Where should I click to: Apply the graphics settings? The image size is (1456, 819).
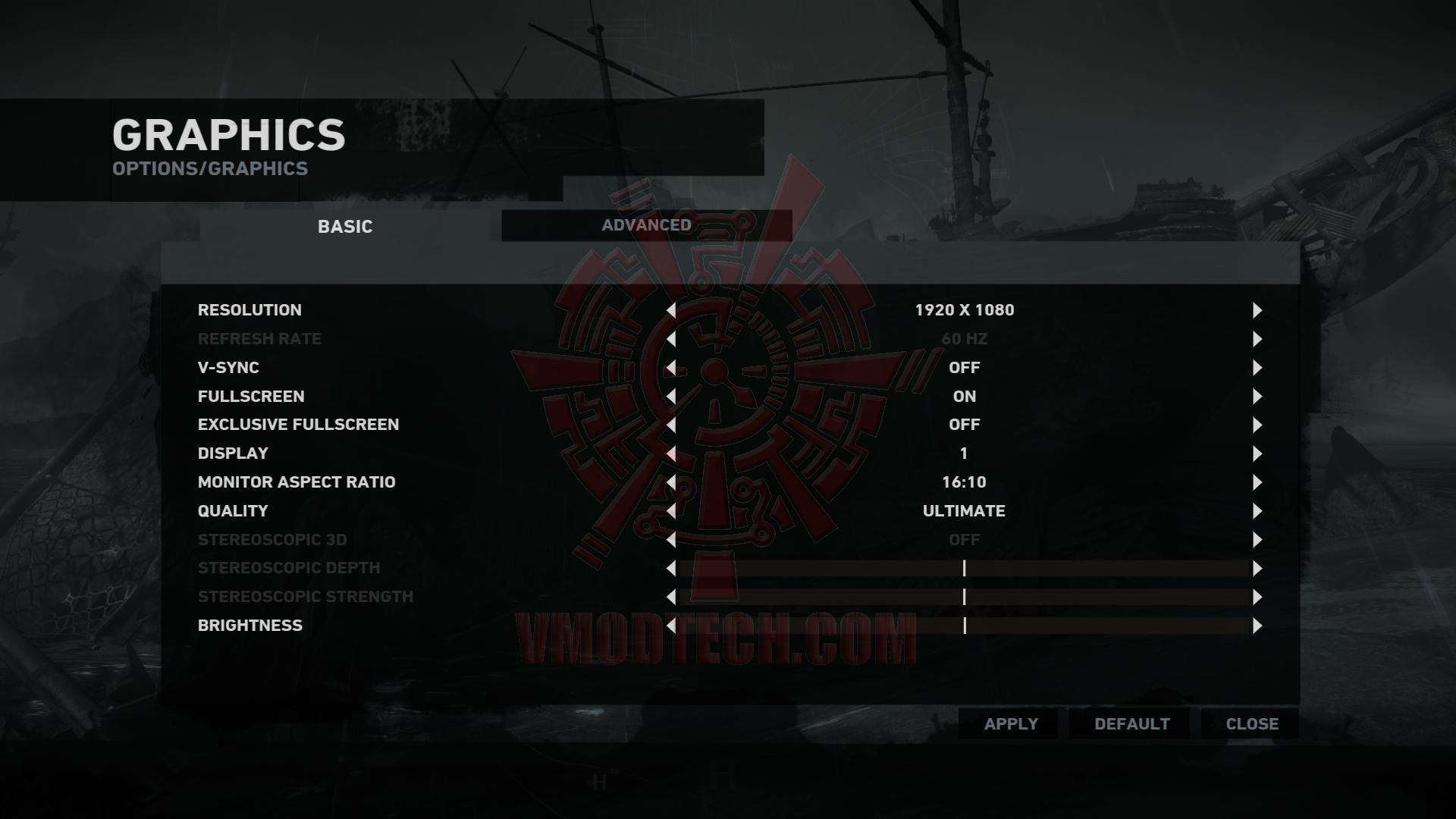click(1011, 724)
